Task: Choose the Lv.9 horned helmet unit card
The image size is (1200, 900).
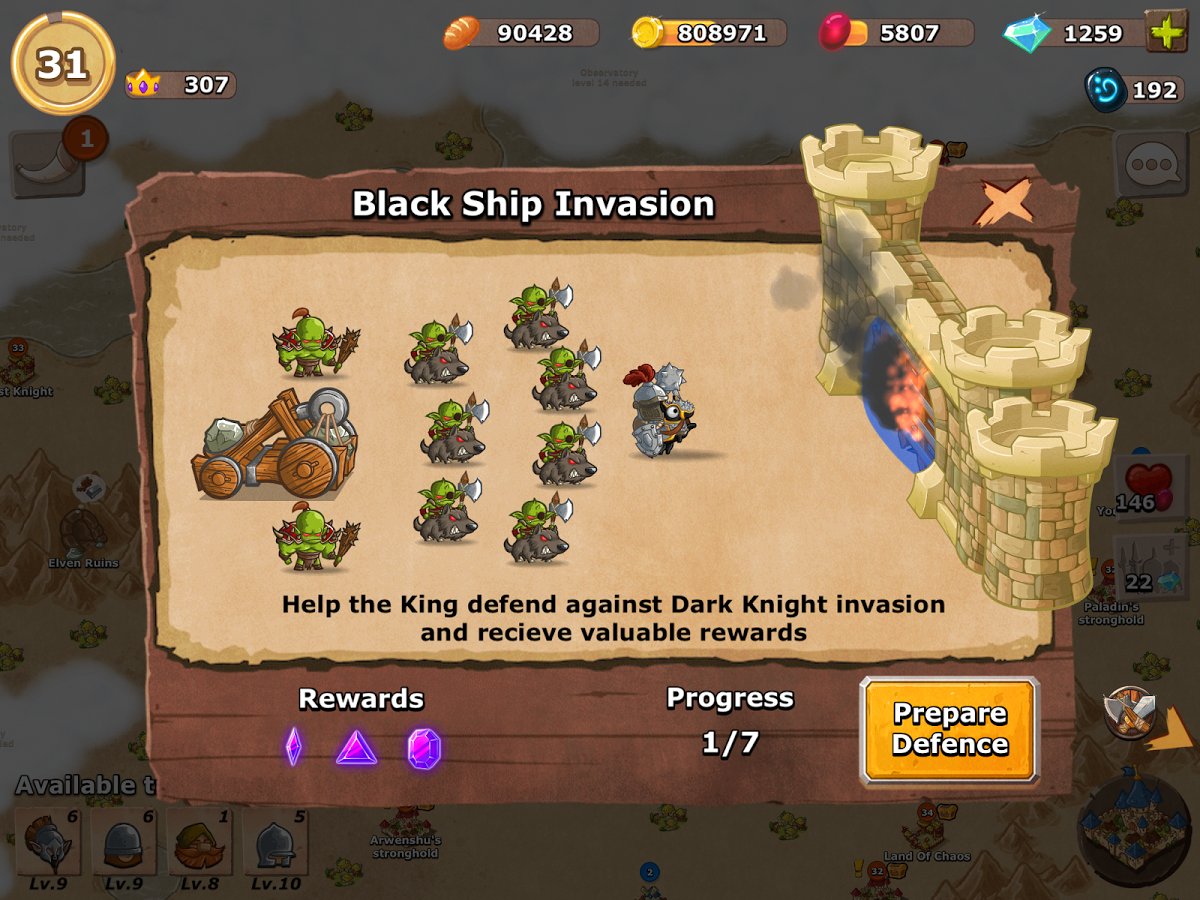Action: click(47, 845)
